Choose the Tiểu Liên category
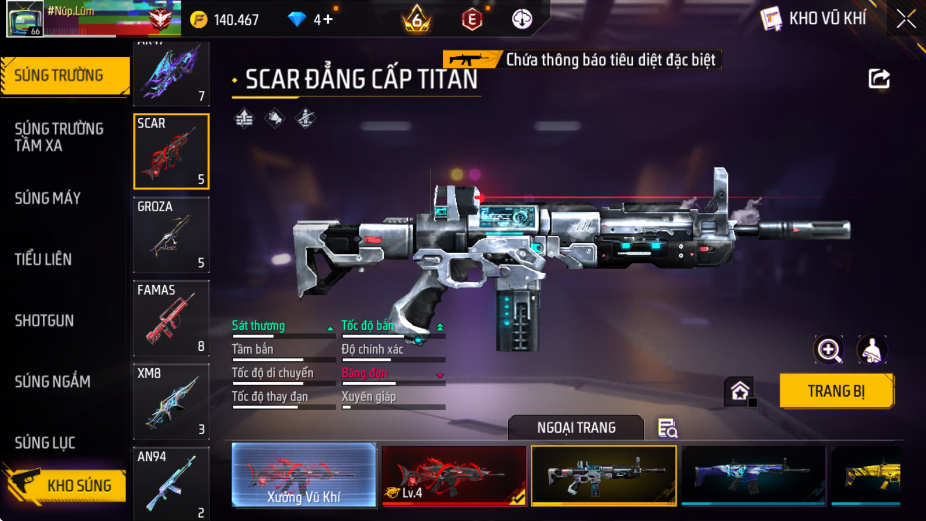The image size is (926, 521). (43, 259)
